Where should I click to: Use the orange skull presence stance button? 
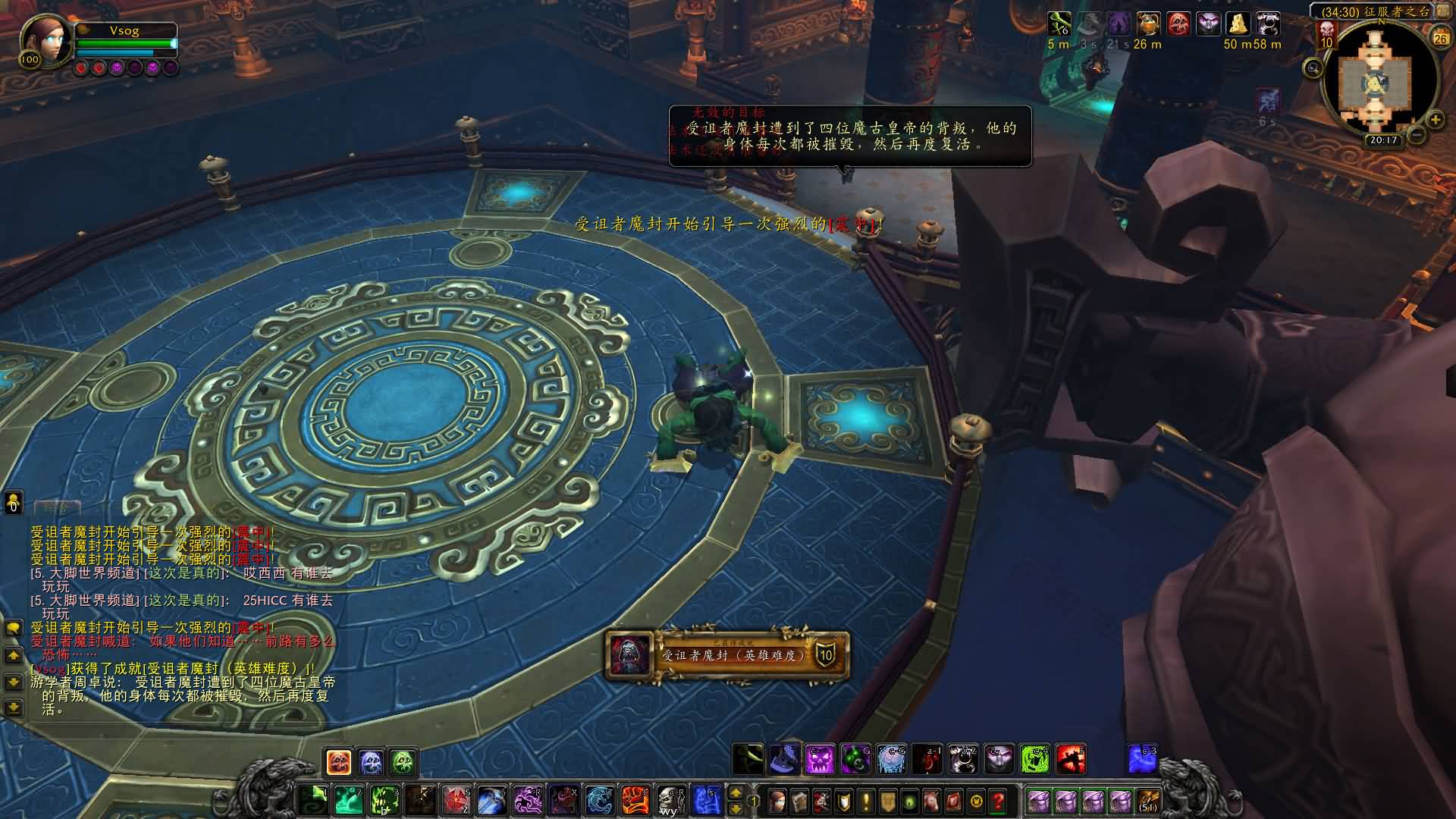coord(338,761)
